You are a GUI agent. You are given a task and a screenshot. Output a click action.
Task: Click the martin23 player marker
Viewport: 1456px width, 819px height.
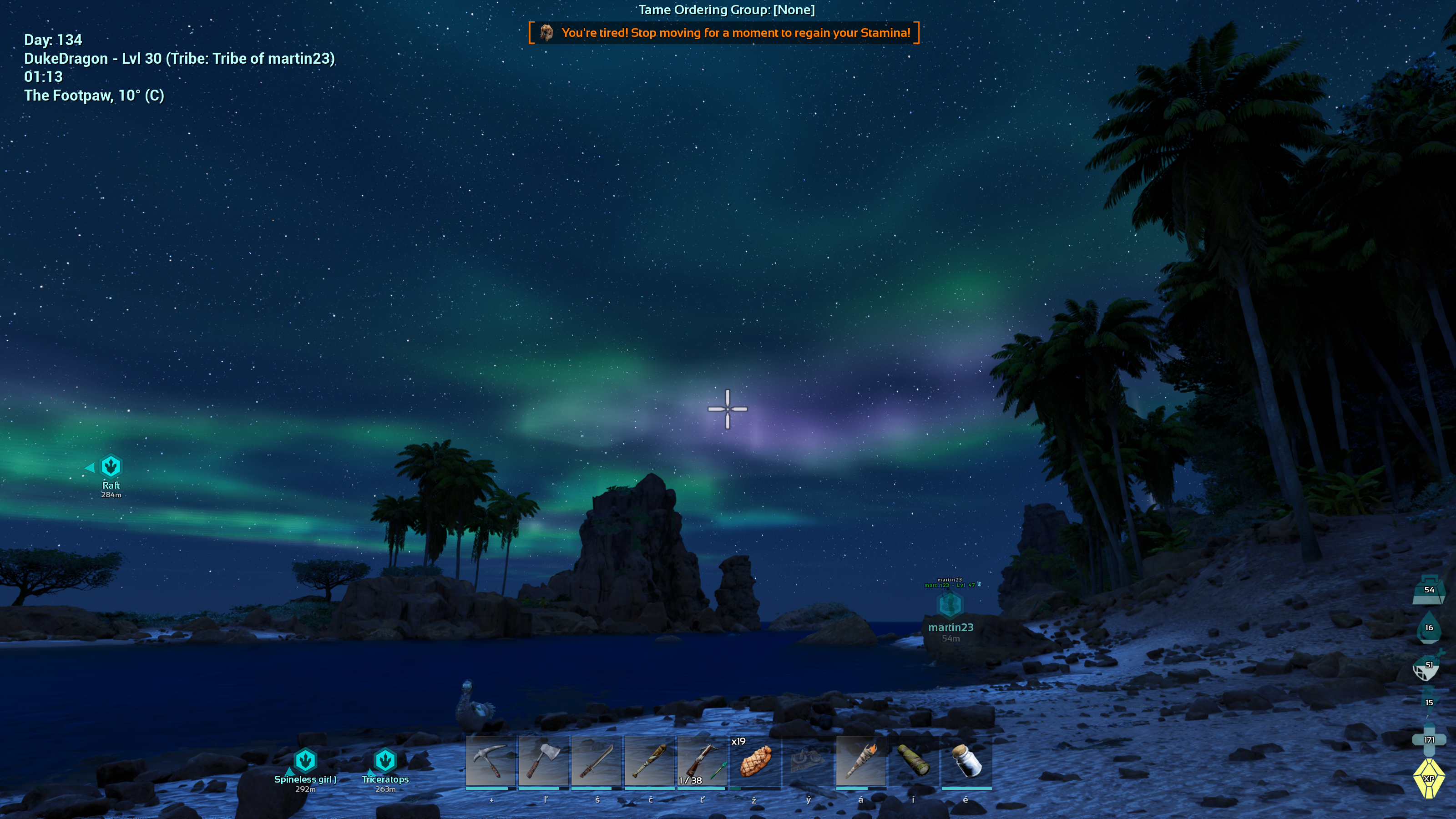(950, 606)
